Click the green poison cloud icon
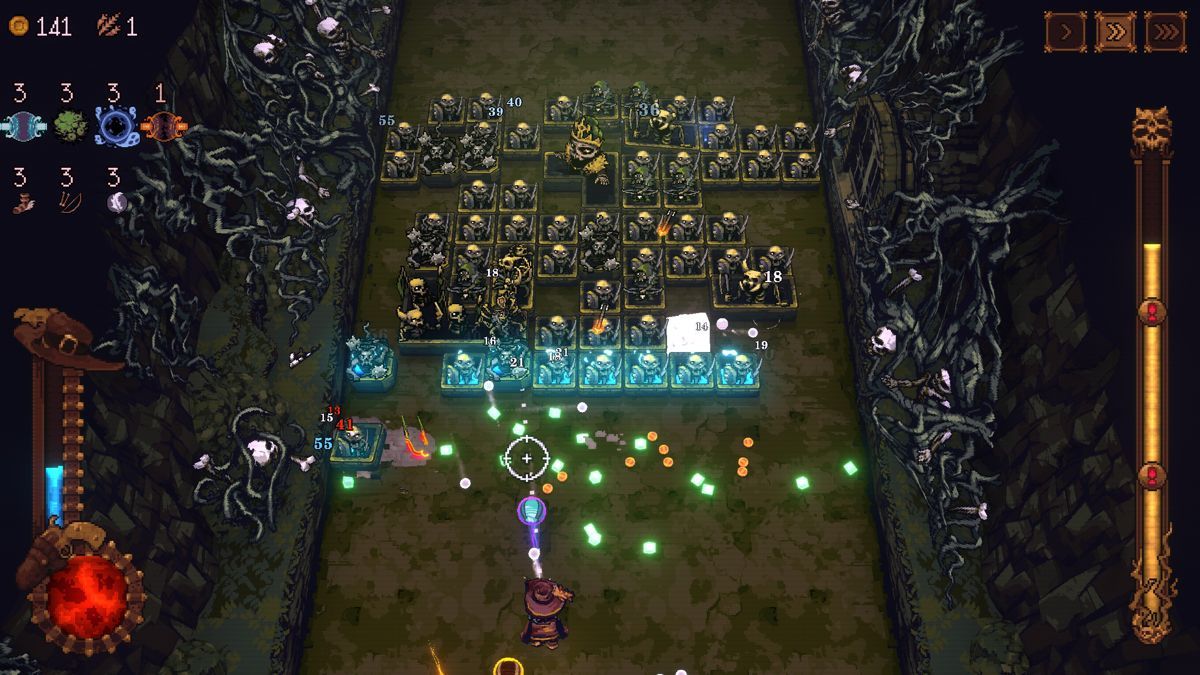1200x675 pixels. pos(68,128)
